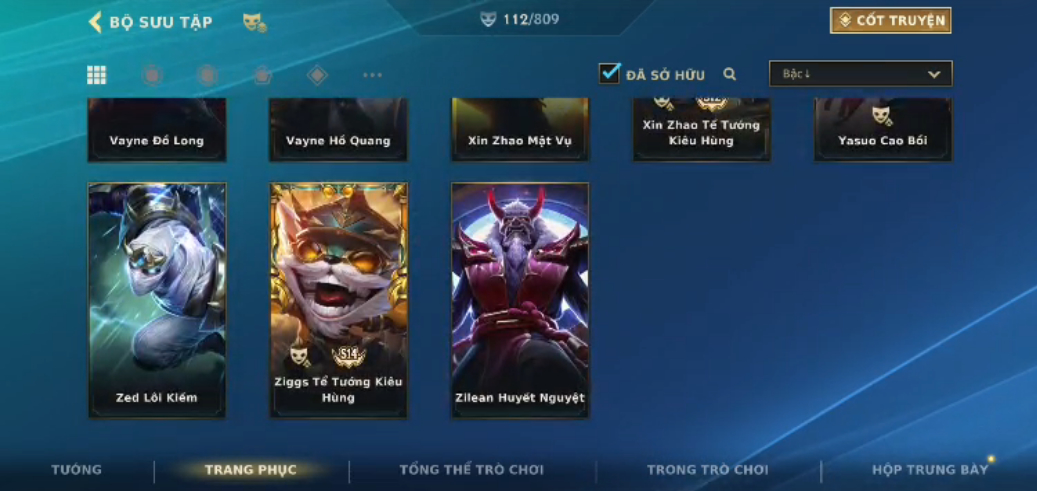Choose Ziggs Tể Tướng Kiêu Hùng skin
The image size is (1037, 491).
(339, 300)
